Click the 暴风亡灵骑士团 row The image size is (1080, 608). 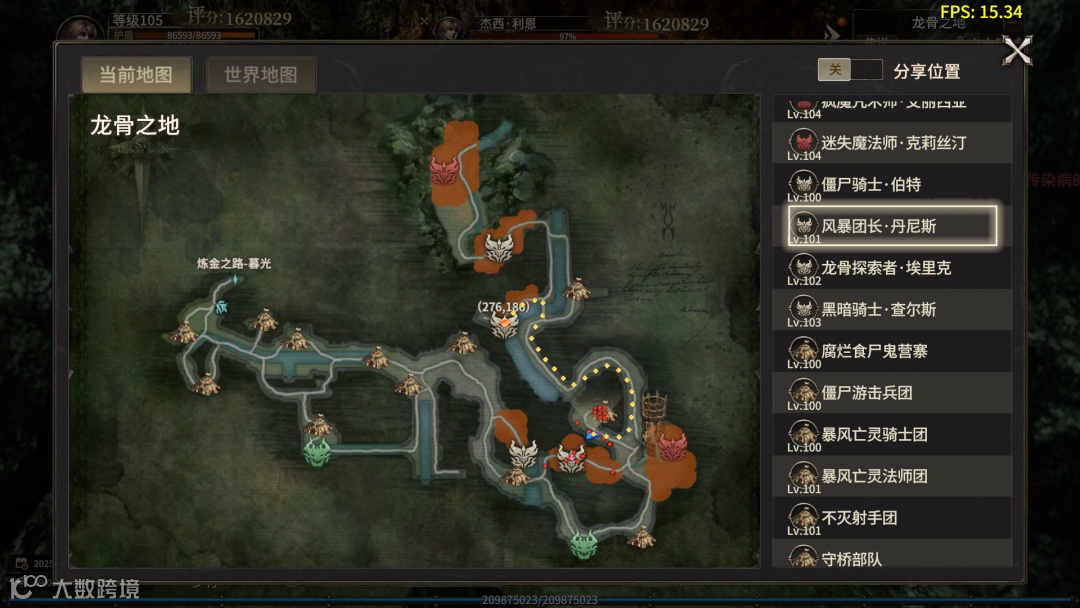pyautogui.click(x=893, y=435)
